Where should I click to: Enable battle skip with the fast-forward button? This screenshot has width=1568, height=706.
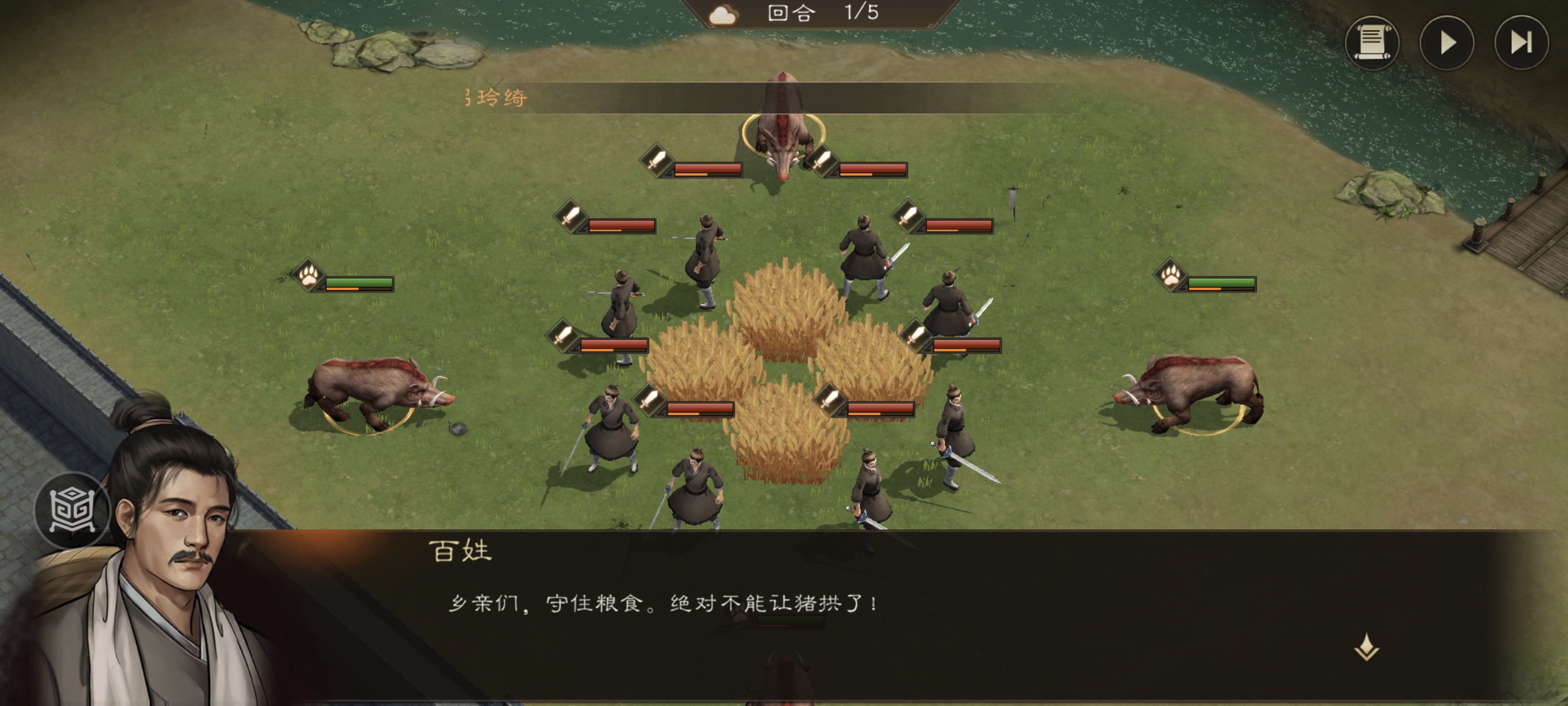click(x=1520, y=42)
